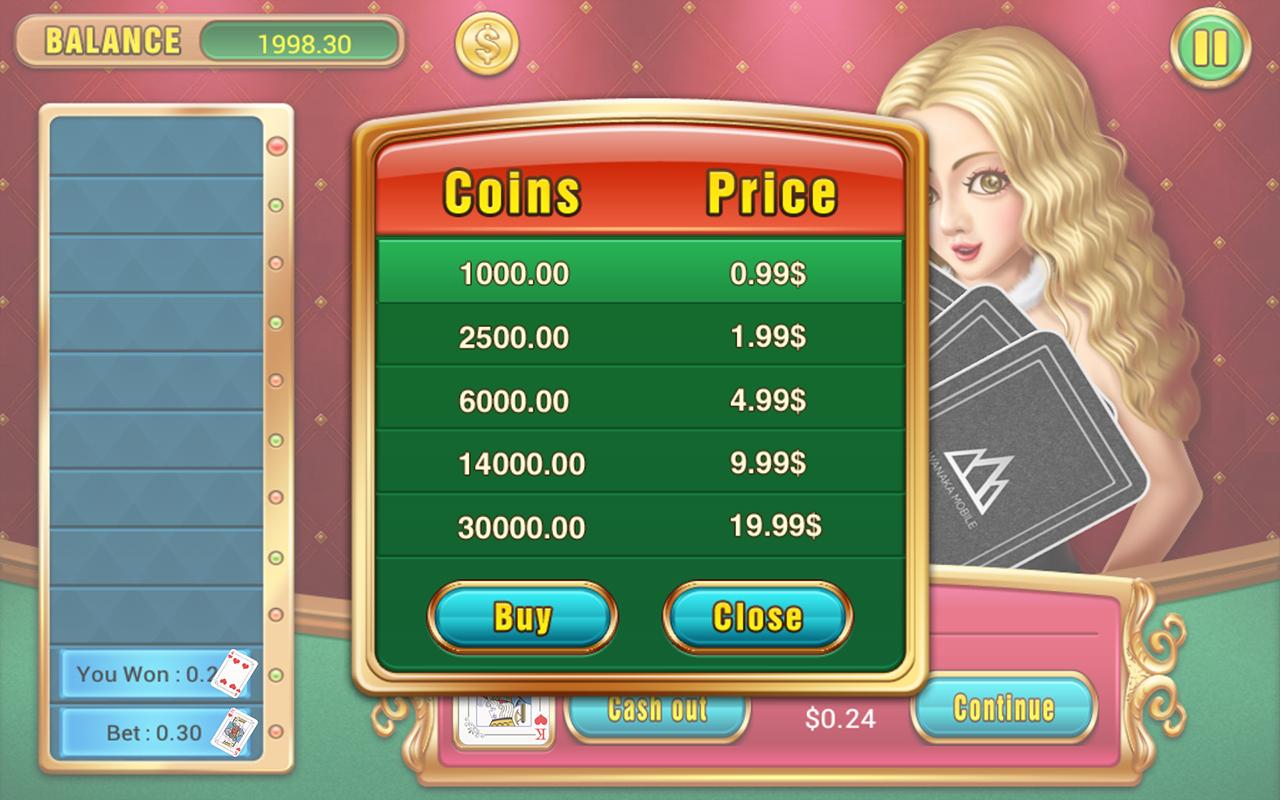Image resolution: width=1280 pixels, height=800 pixels.
Task: Select the 1000.00 coins package row
Action: (x=640, y=273)
